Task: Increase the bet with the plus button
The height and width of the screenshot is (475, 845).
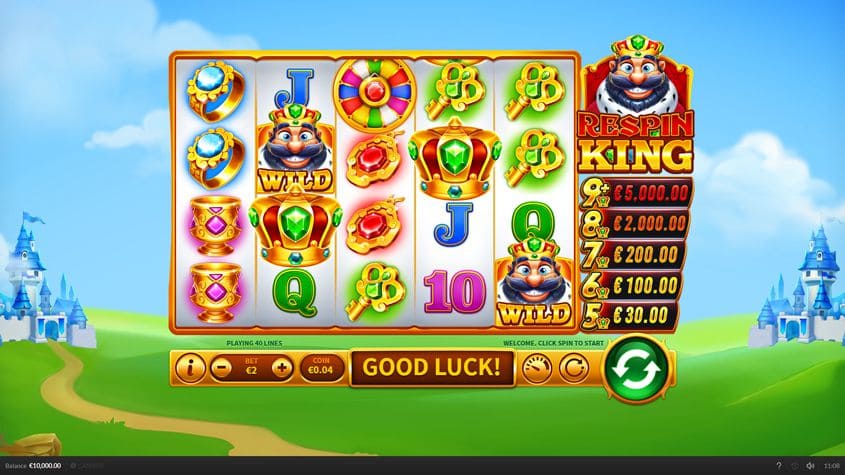Action: pos(282,368)
